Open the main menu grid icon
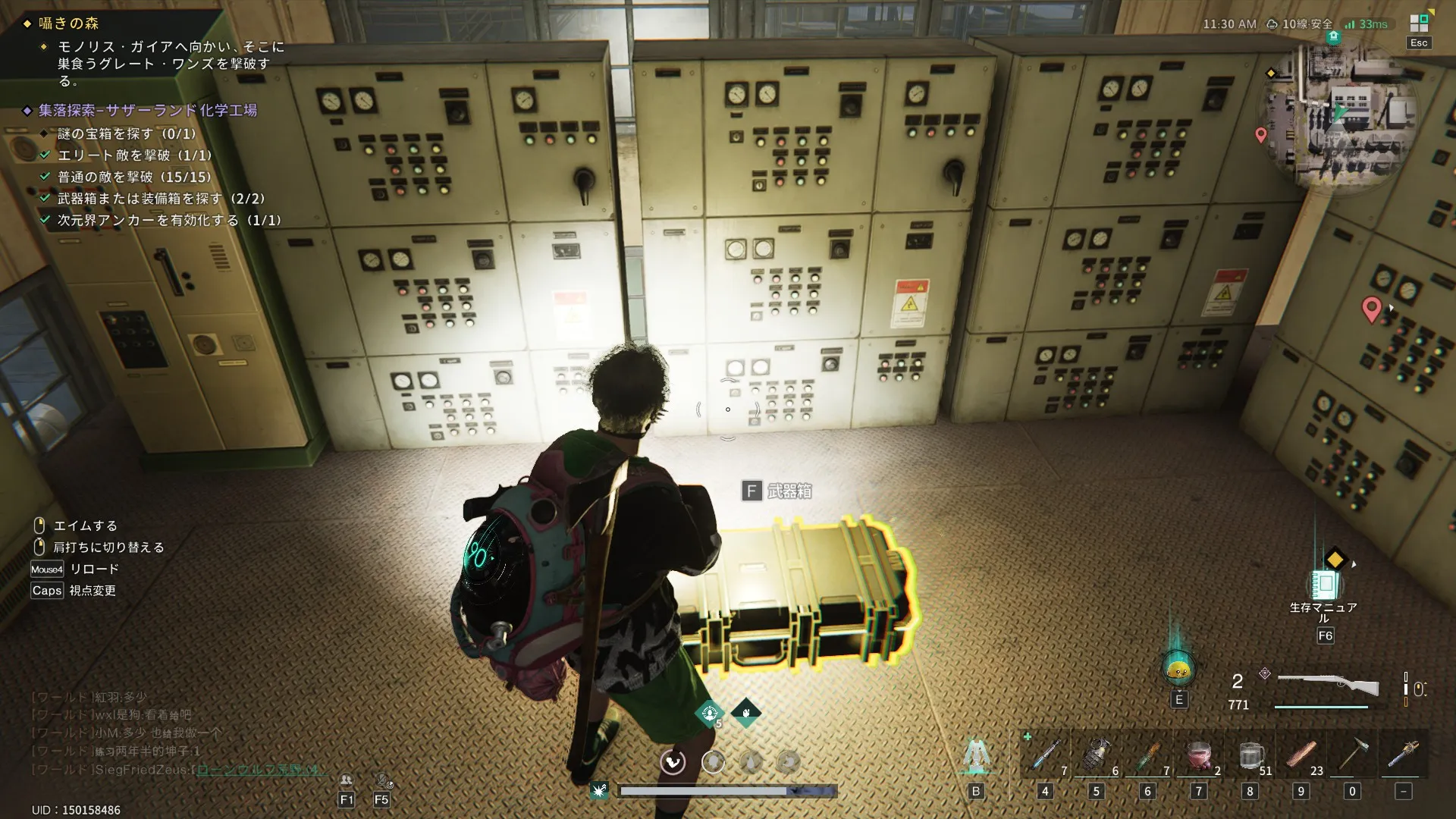 pyautogui.click(x=1419, y=23)
